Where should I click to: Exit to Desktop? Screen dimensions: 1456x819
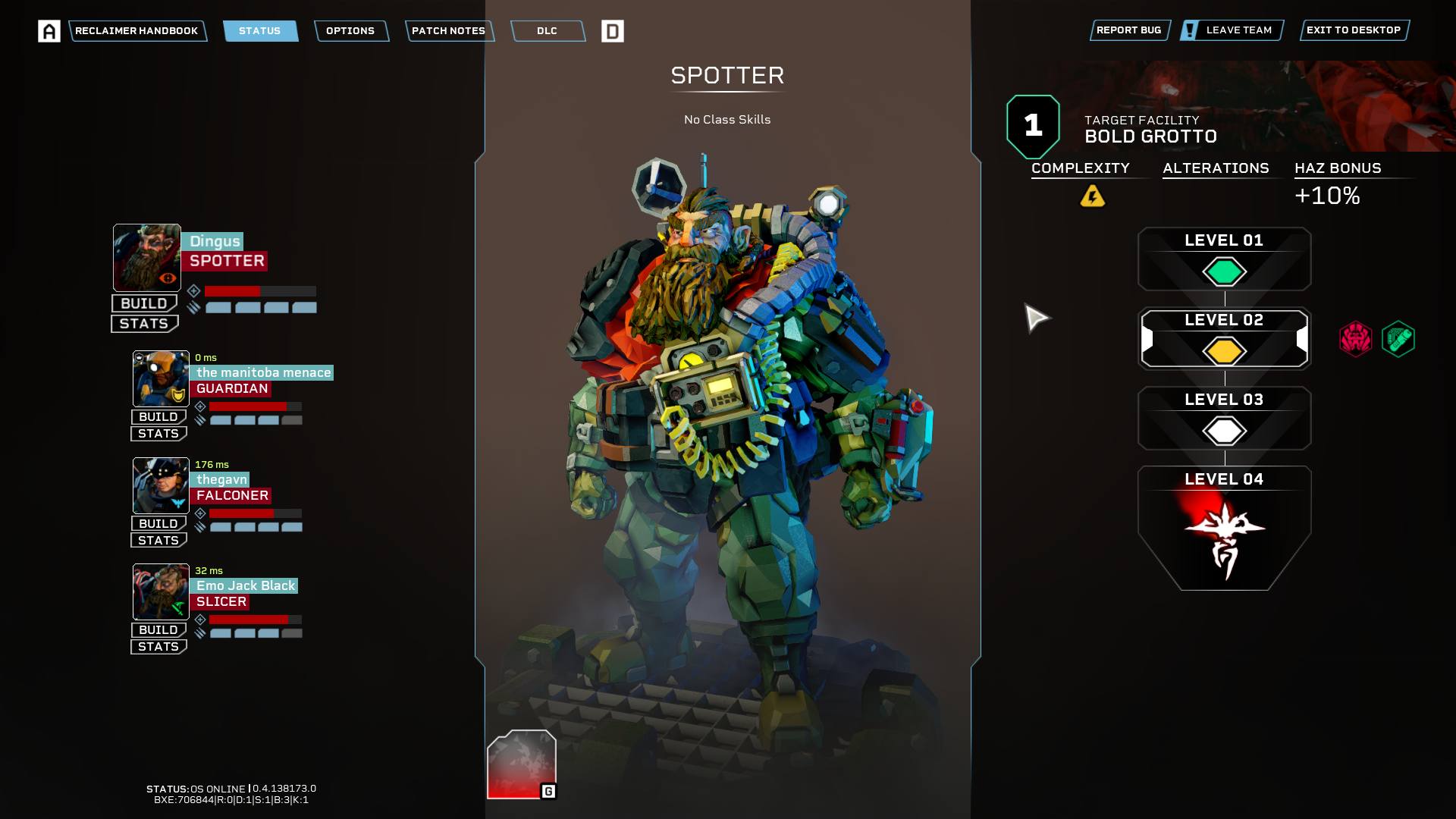1354,30
